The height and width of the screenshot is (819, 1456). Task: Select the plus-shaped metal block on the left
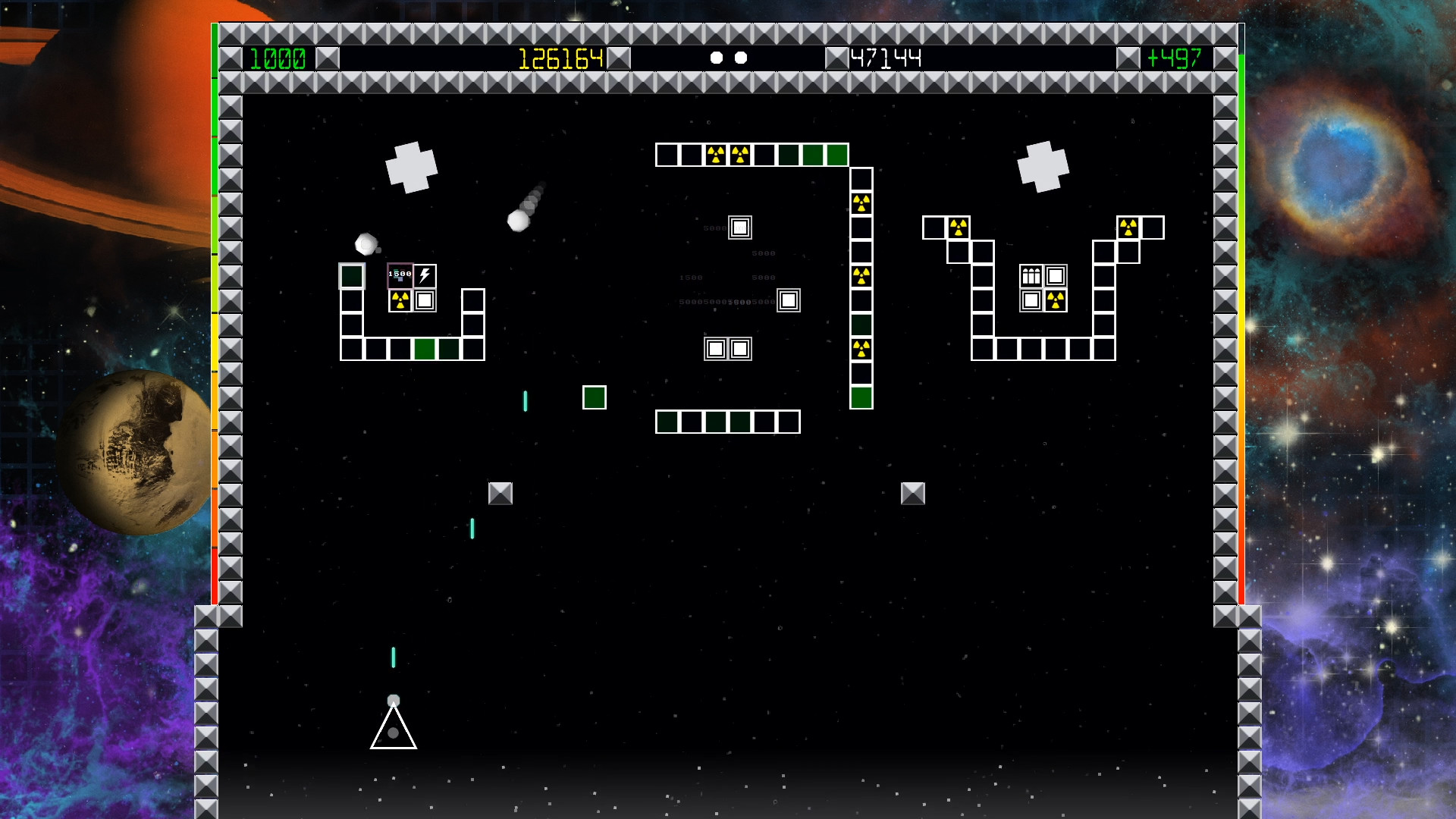[413, 168]
